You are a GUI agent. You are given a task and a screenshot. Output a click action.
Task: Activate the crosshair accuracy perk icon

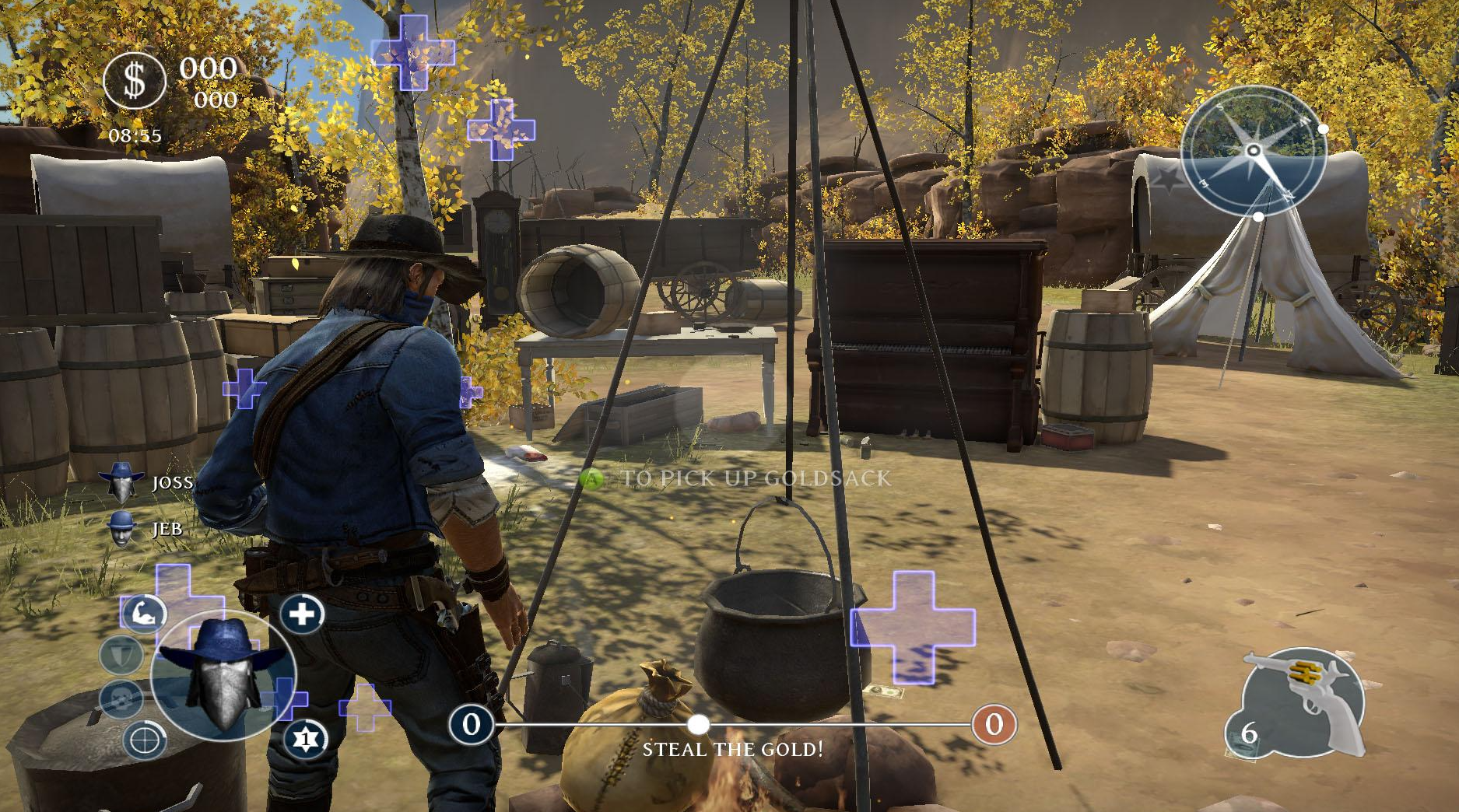click(145, 738)
